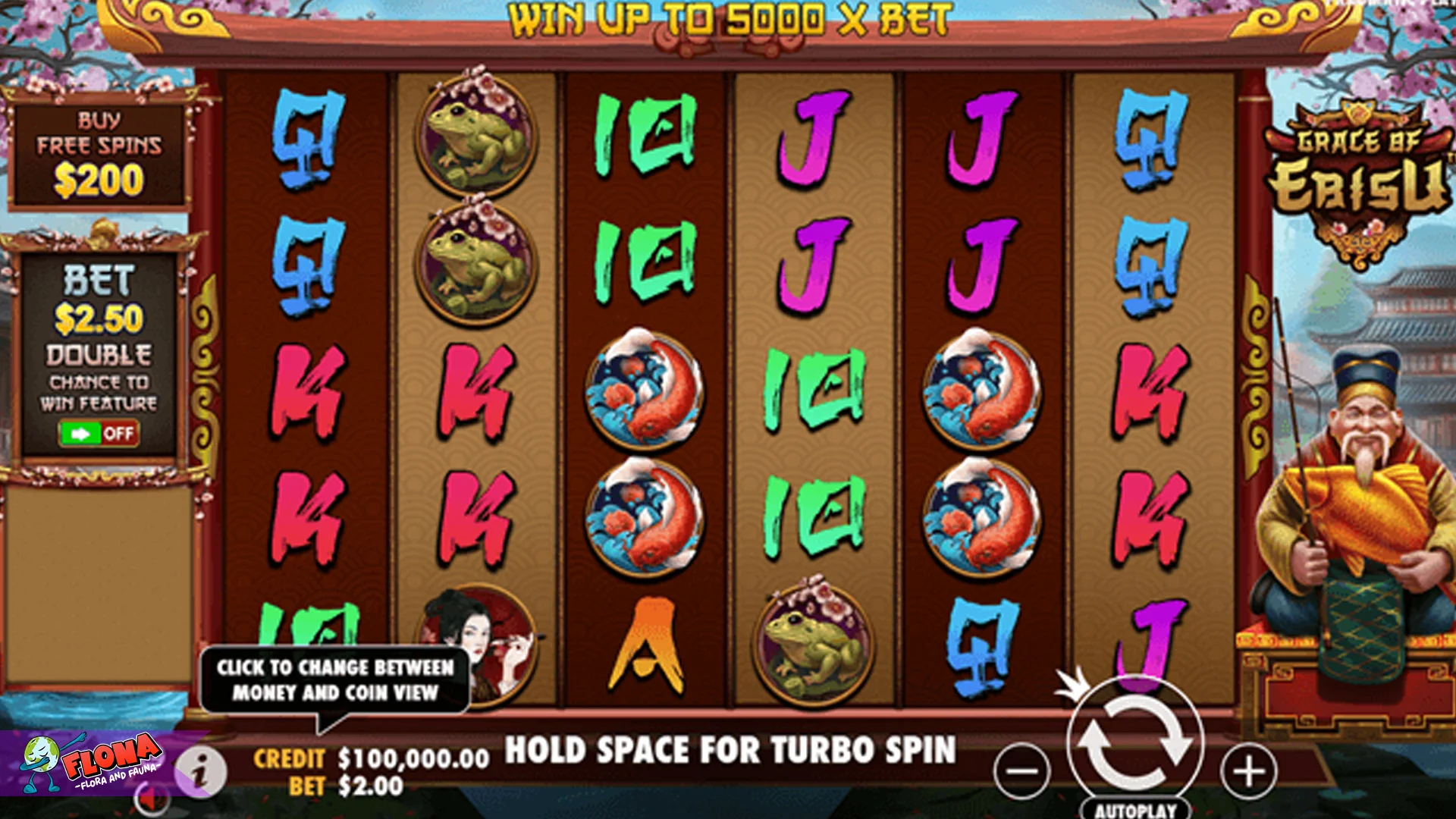This screenshot has height=819, width=1456.
Task: Toggle the Double Chance to Win feature
Action: tap(99, 433)
